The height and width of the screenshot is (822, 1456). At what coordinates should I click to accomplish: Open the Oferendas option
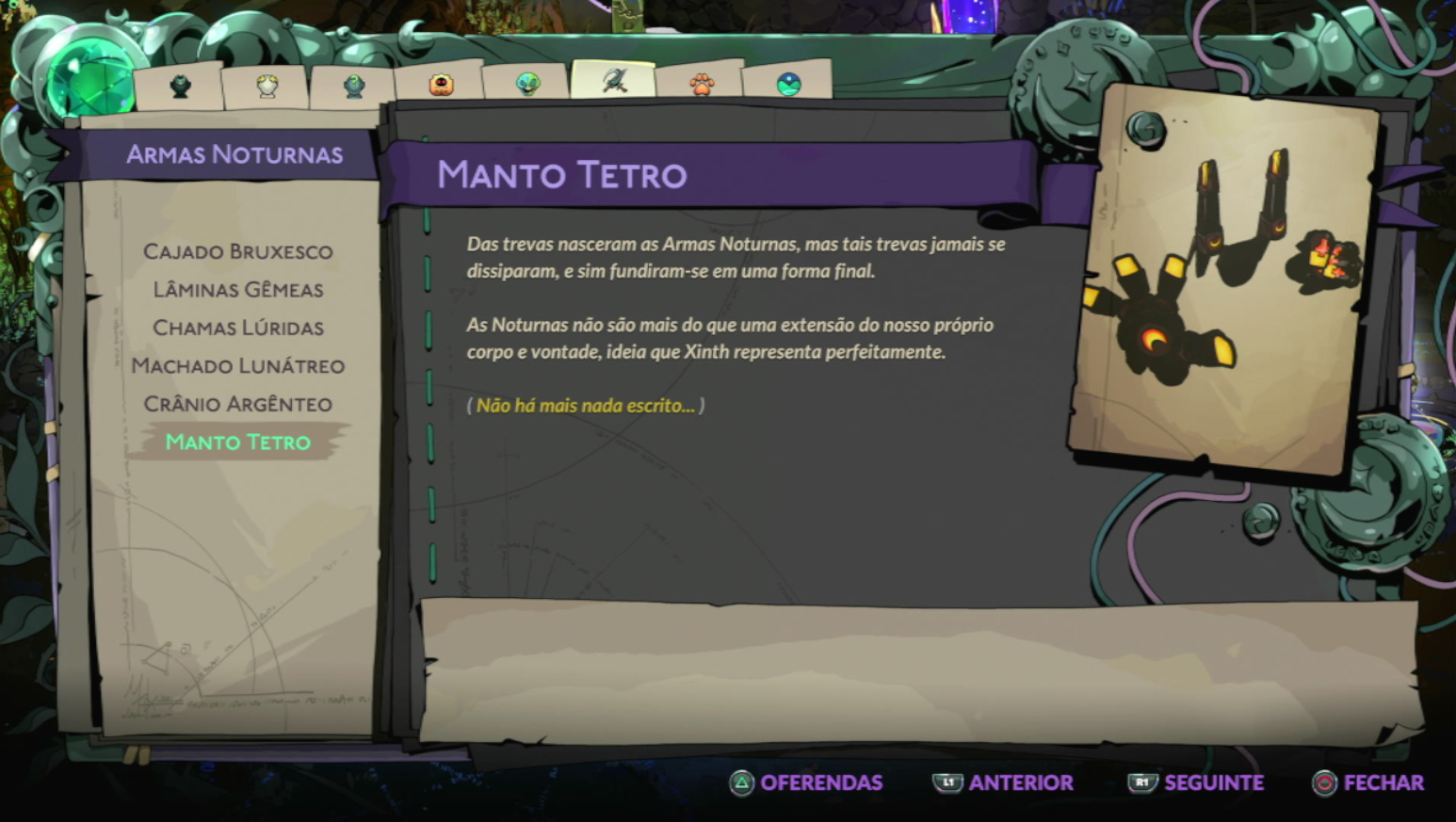806,782
